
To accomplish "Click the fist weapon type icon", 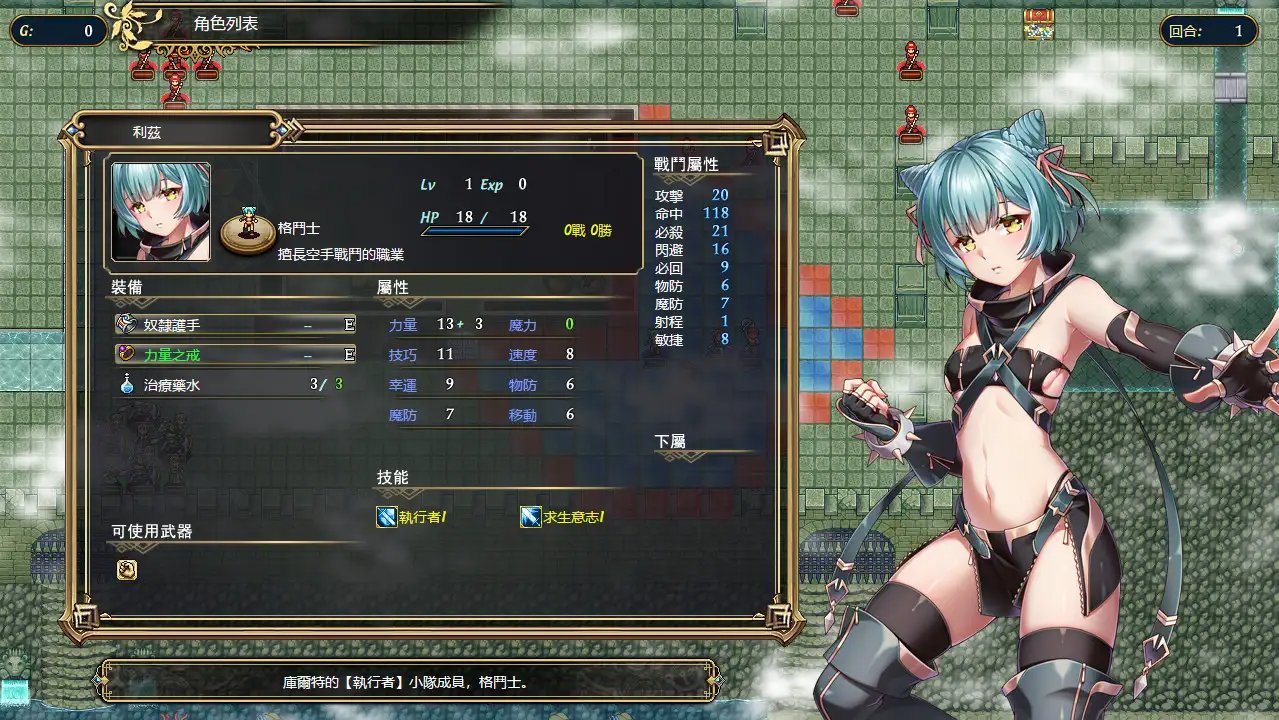I will pos(127,570).
